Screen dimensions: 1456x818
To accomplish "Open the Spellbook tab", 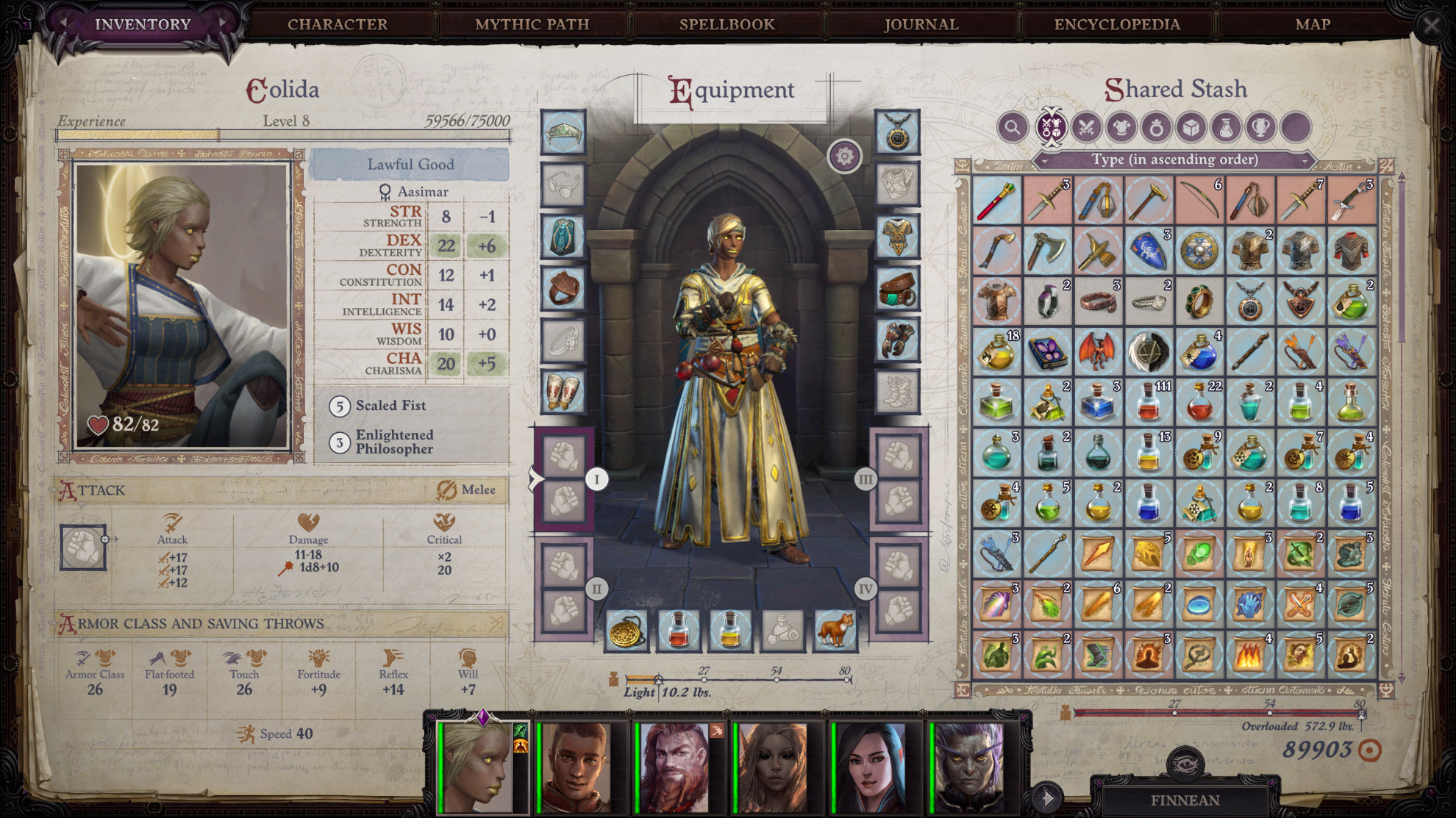I will (727, 24).
